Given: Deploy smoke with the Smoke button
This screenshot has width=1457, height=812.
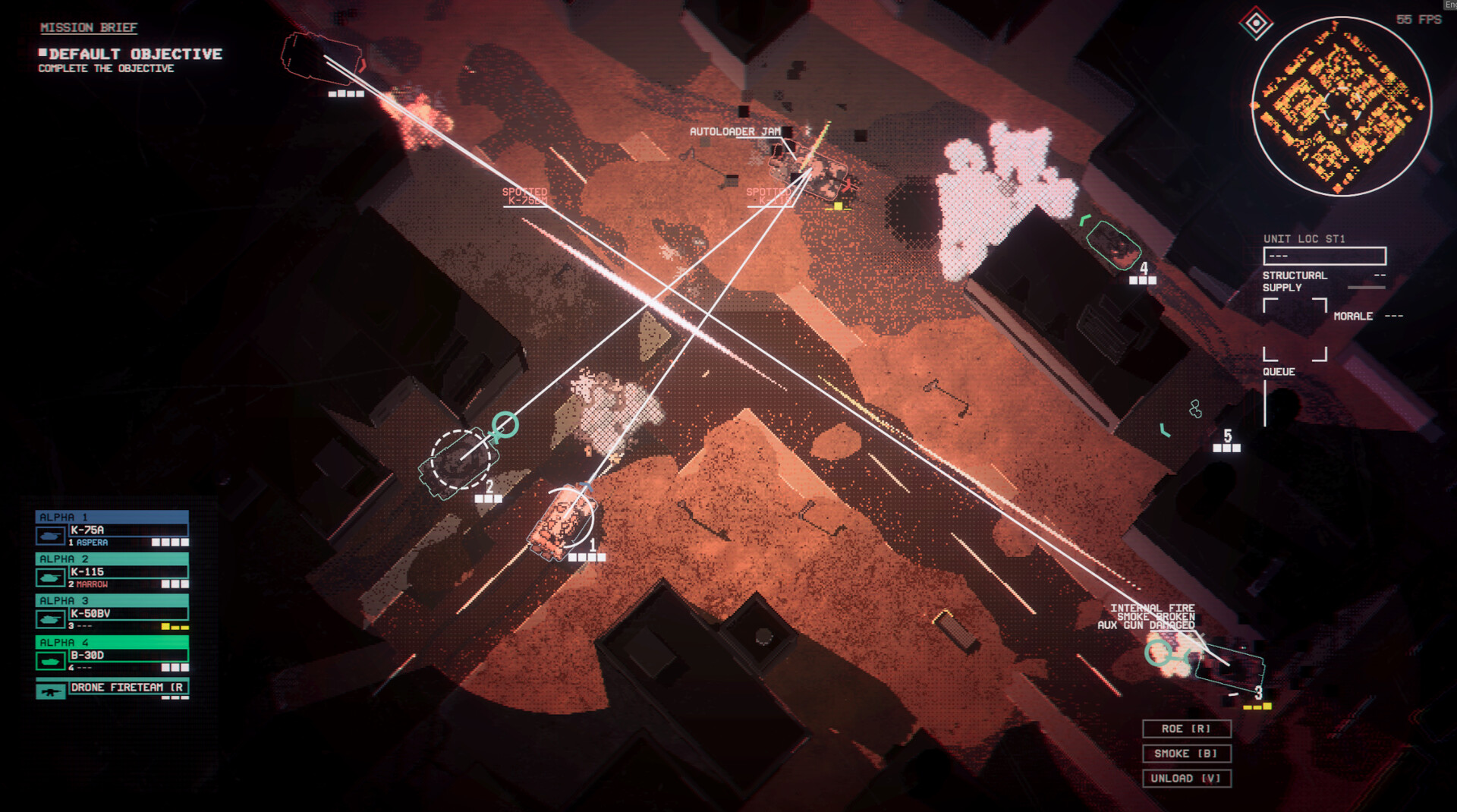Looking at the screenshot, I should point(1186,754).
